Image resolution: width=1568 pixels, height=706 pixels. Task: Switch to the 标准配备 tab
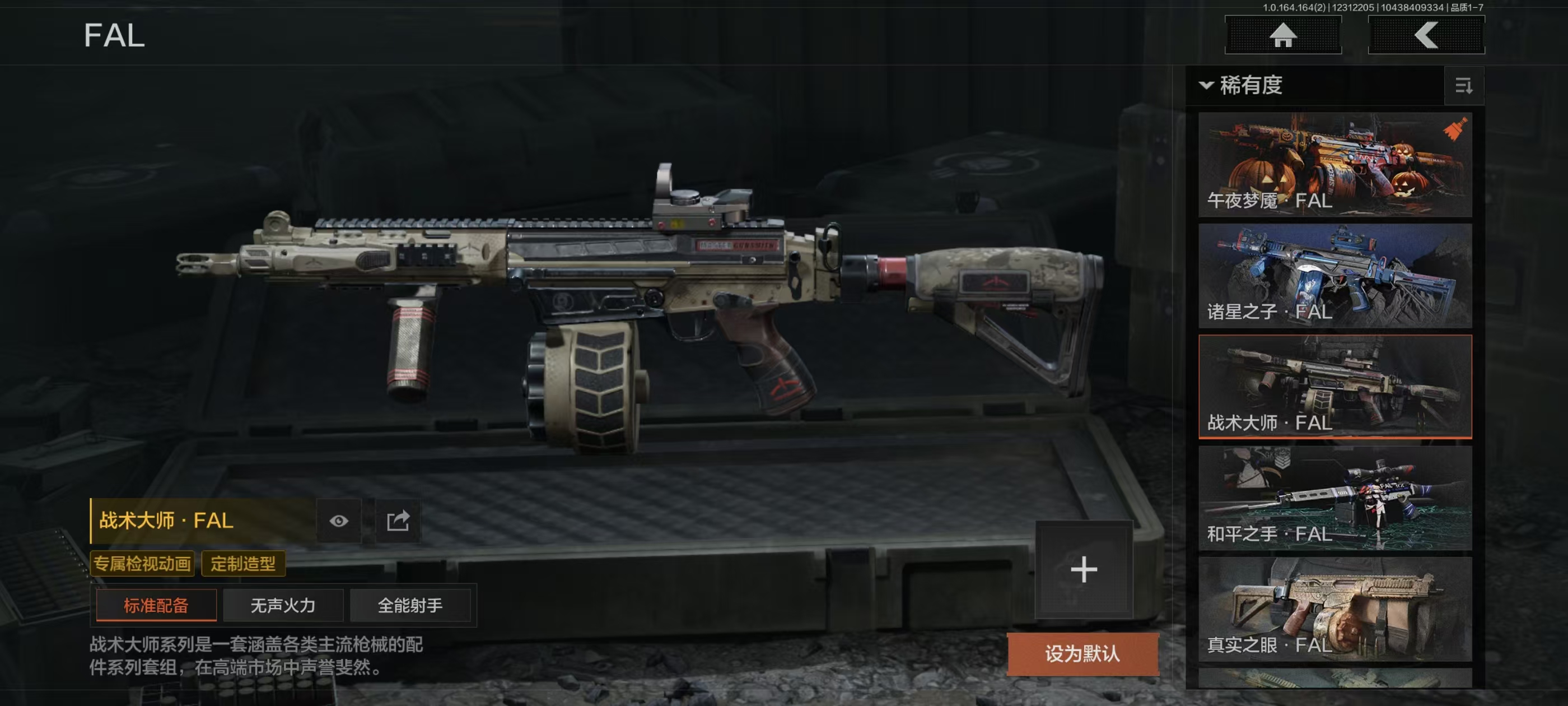point(156,605)
